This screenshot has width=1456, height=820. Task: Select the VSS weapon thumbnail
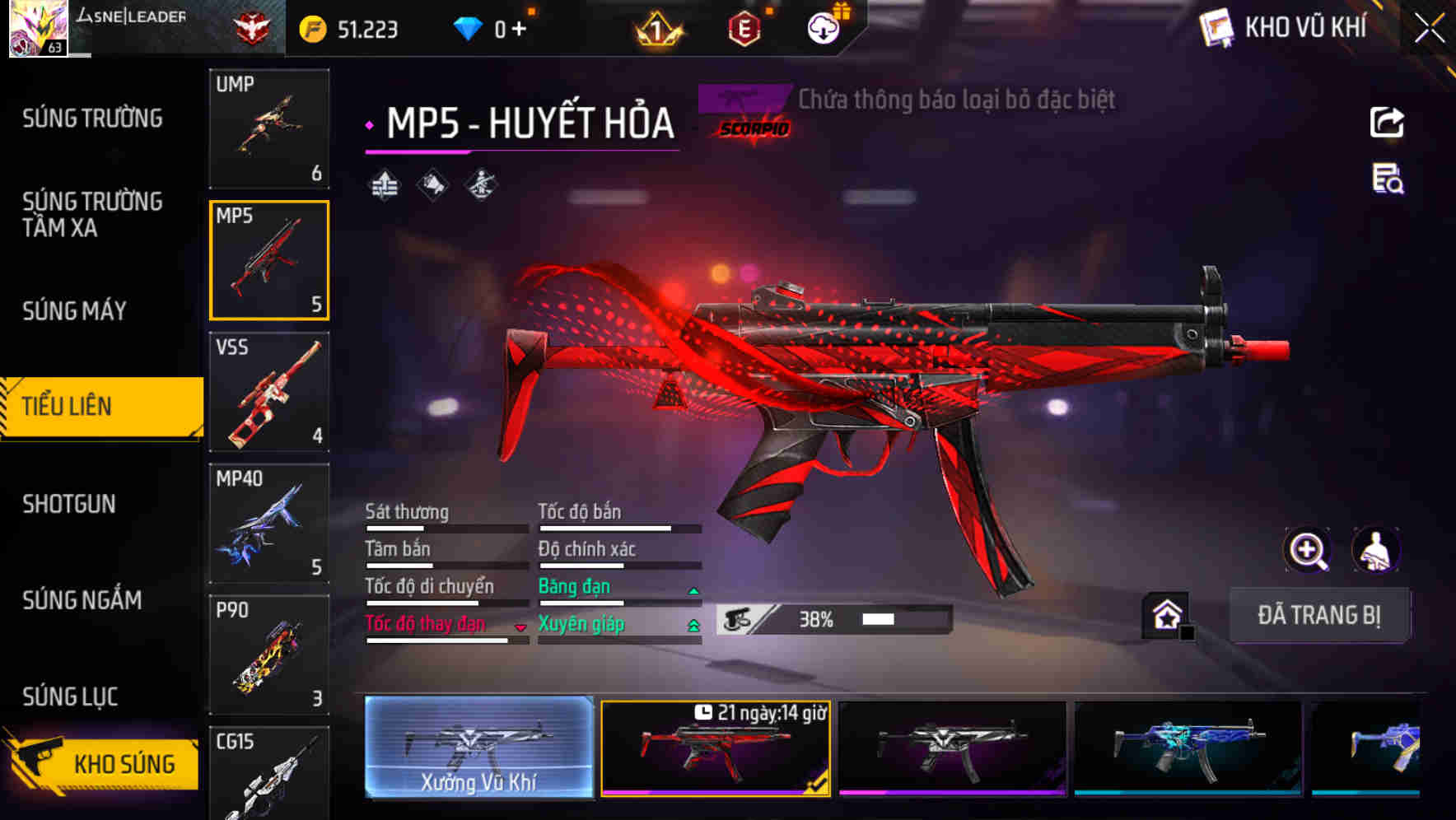pyautogui.click(x=269, y=393)
